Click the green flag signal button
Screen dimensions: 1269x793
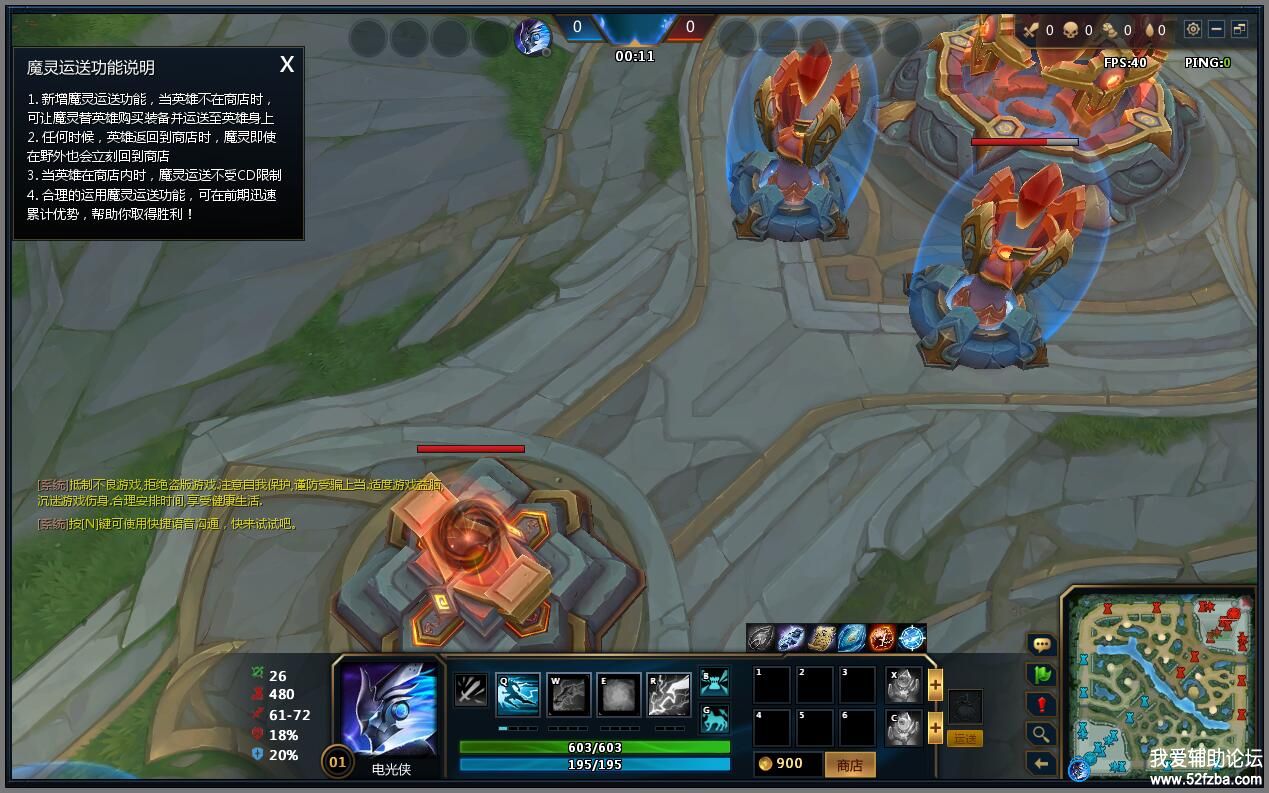[x=1041, y=675]
